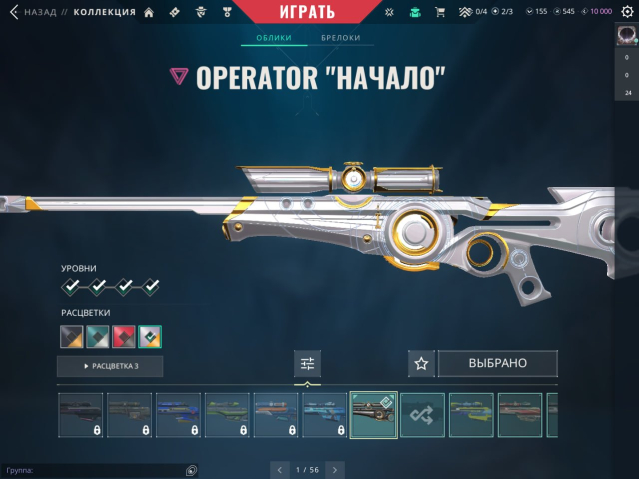
Task: Go to the previous skins page
Action: click(x=279, y=469)
